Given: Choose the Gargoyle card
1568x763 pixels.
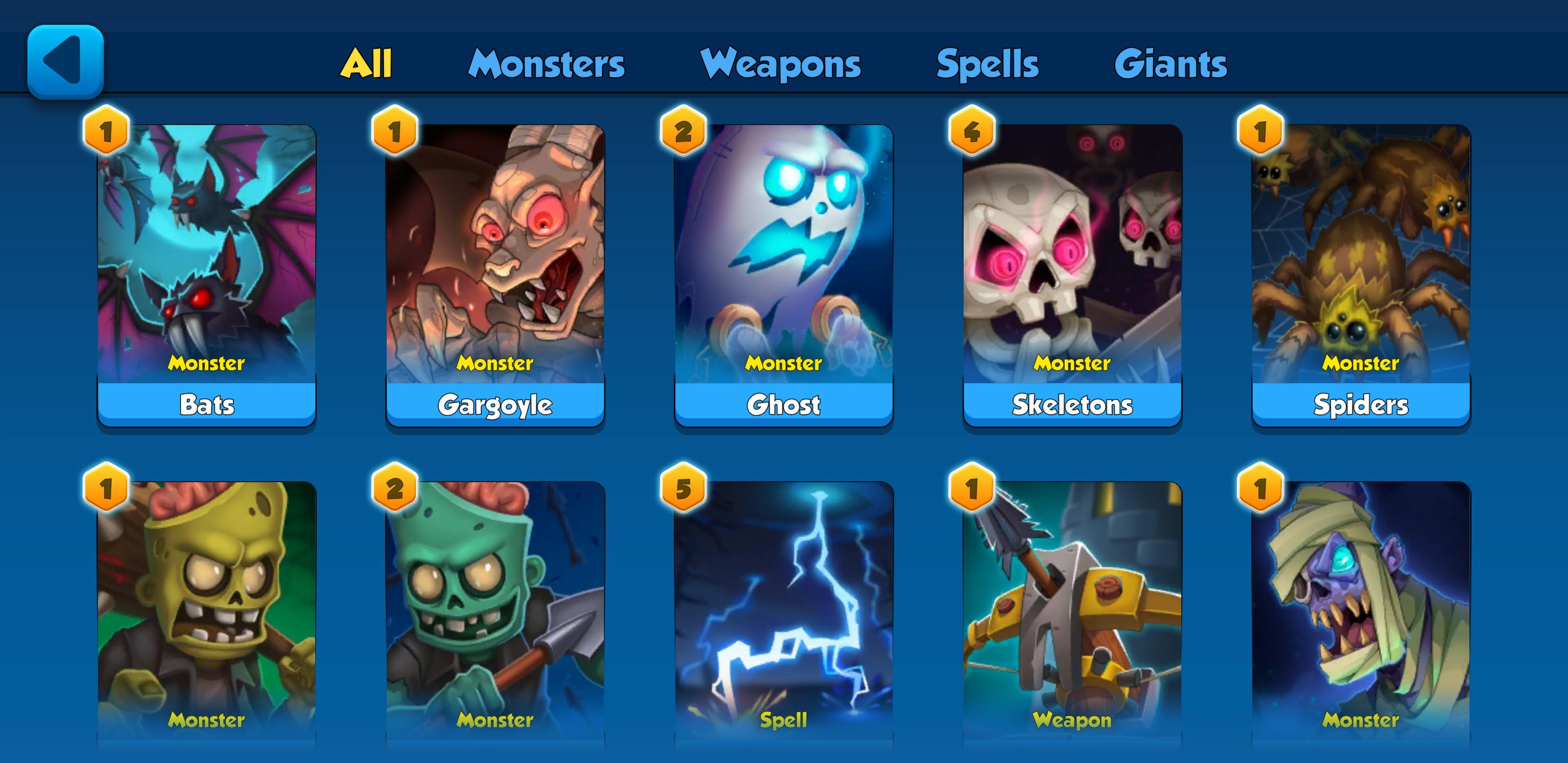Looking at the screenshot, I should (495, 274).
